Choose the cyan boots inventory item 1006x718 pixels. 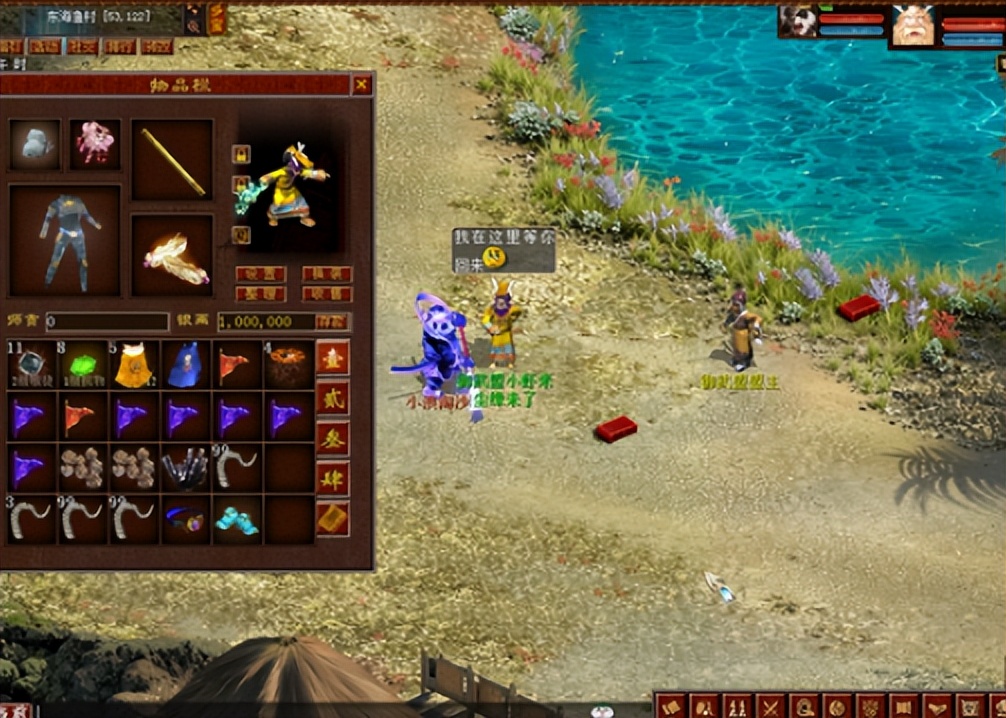pyautogui.click(x=236, y=520)
